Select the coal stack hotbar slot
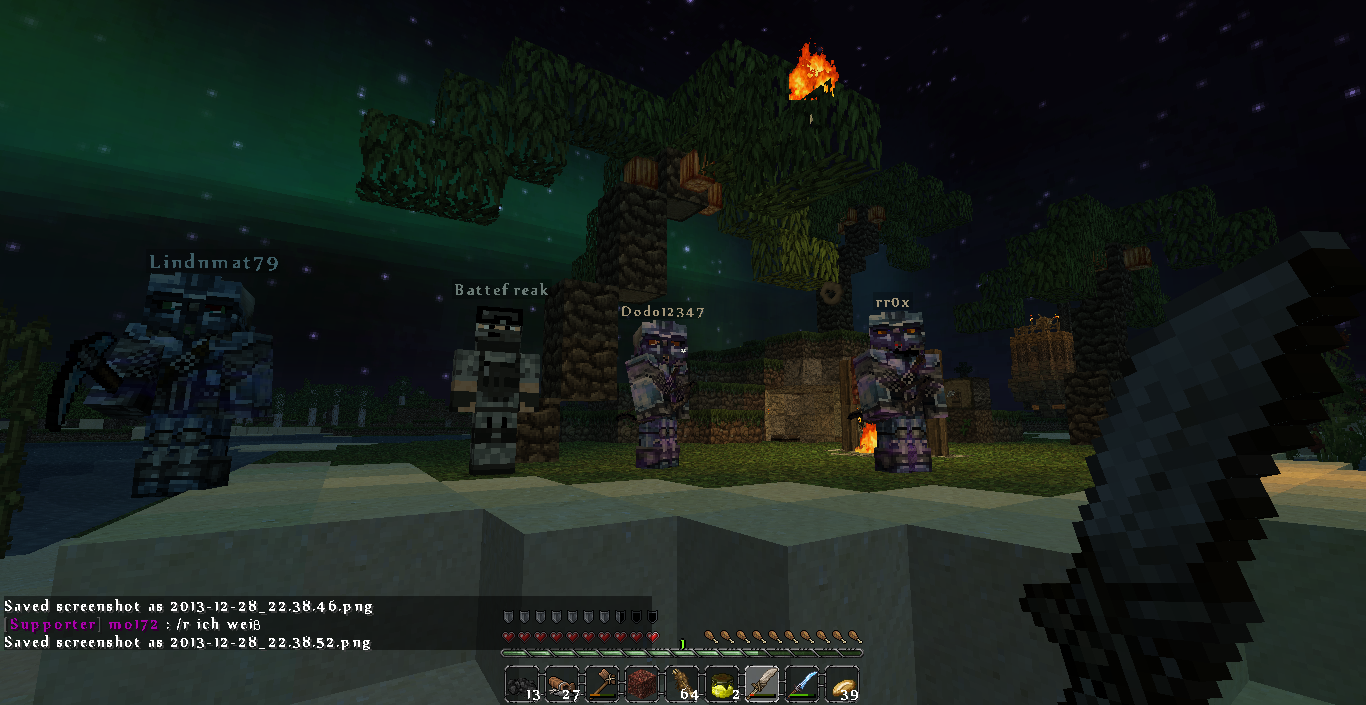Screen dimensions: 1366x705 click(522, 684)
